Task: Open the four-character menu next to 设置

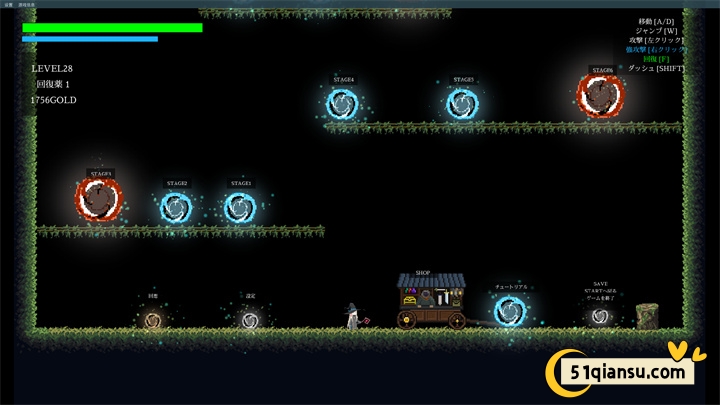Action: [26, 4]
